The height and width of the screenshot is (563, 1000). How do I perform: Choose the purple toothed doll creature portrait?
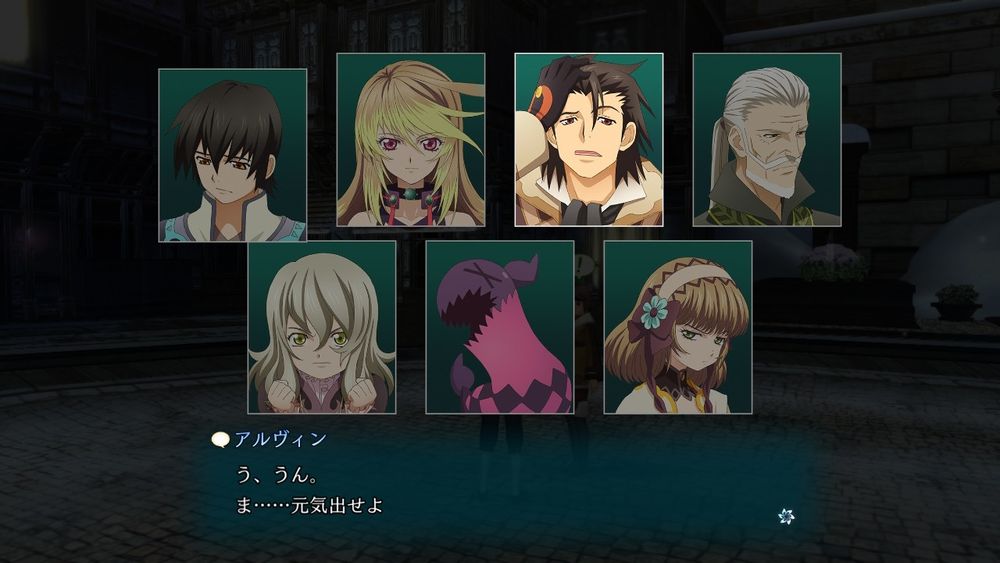[500, 327]
